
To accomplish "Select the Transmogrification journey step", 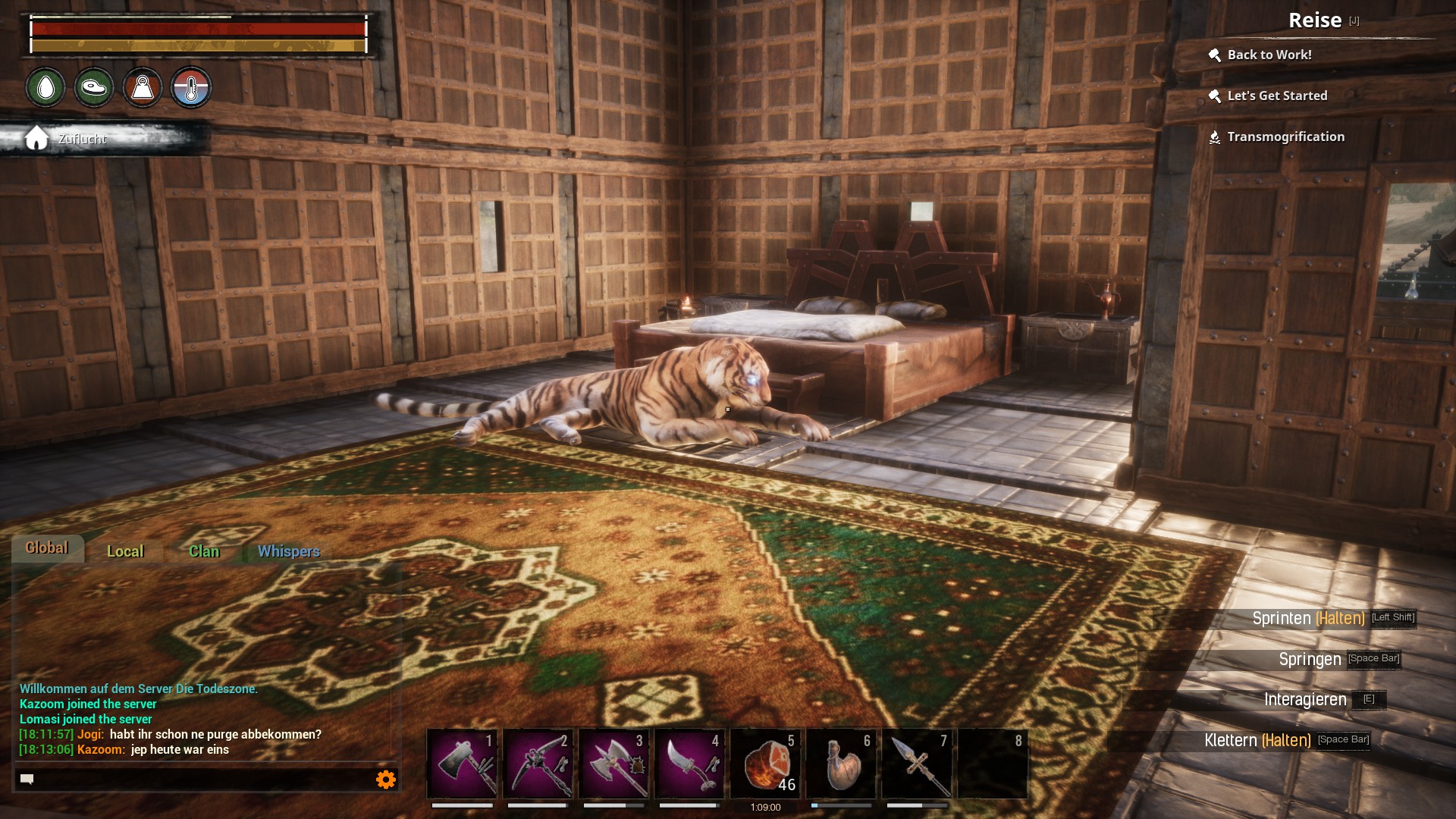I will click(1285, 136).
